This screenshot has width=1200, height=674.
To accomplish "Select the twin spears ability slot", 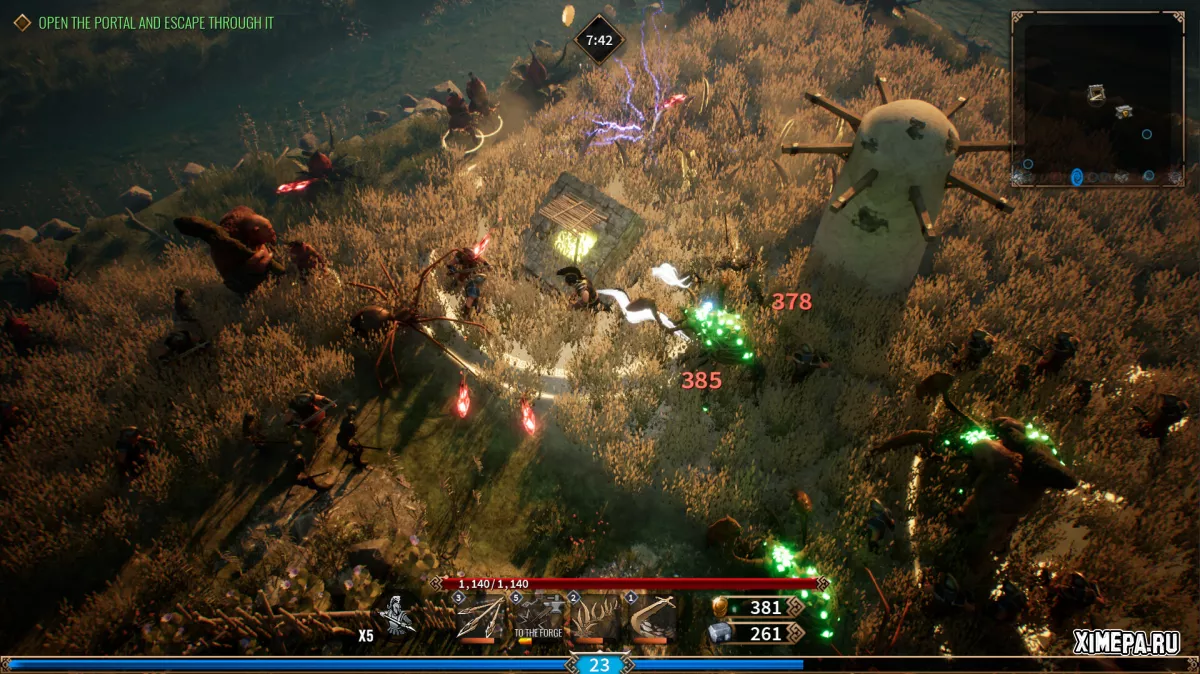I will coord(480,618).
